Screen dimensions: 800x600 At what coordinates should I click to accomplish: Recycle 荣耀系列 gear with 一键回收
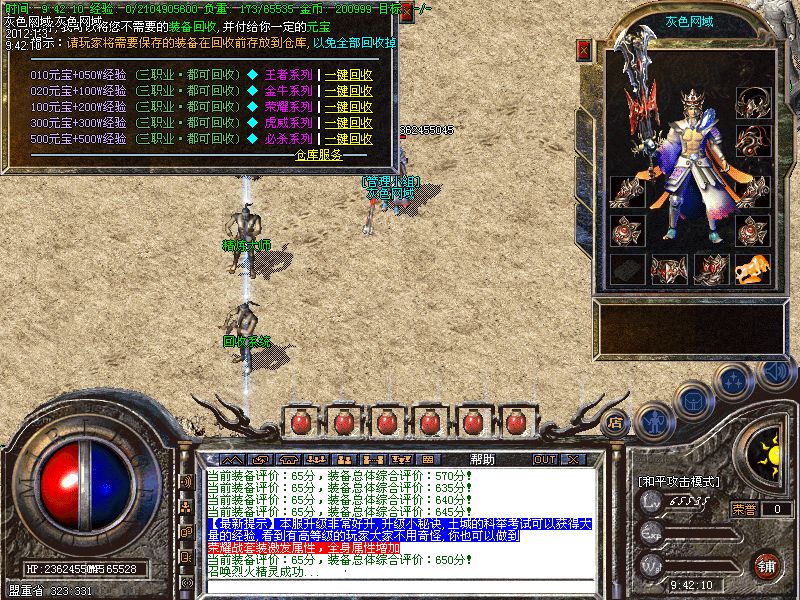click(348, 107)
